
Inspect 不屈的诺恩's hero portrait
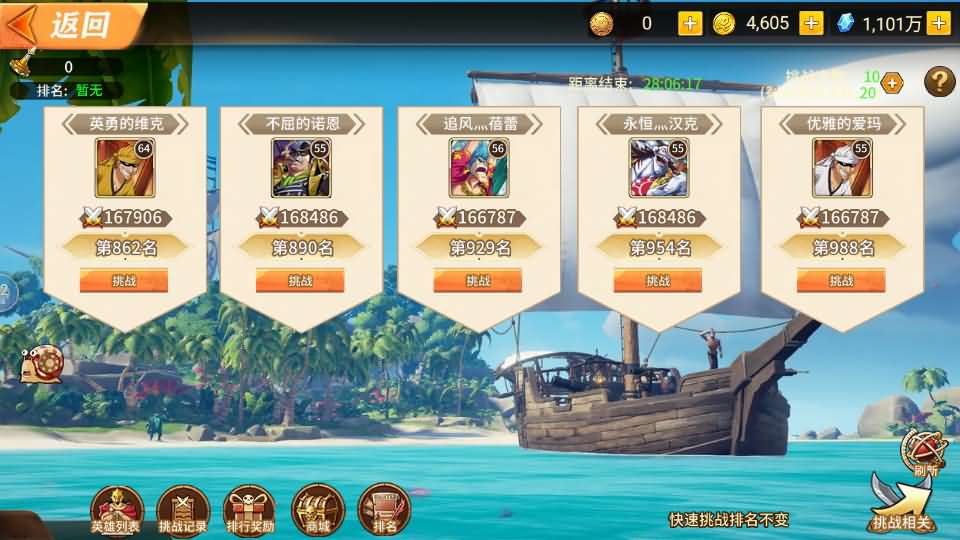click(299, 167)
